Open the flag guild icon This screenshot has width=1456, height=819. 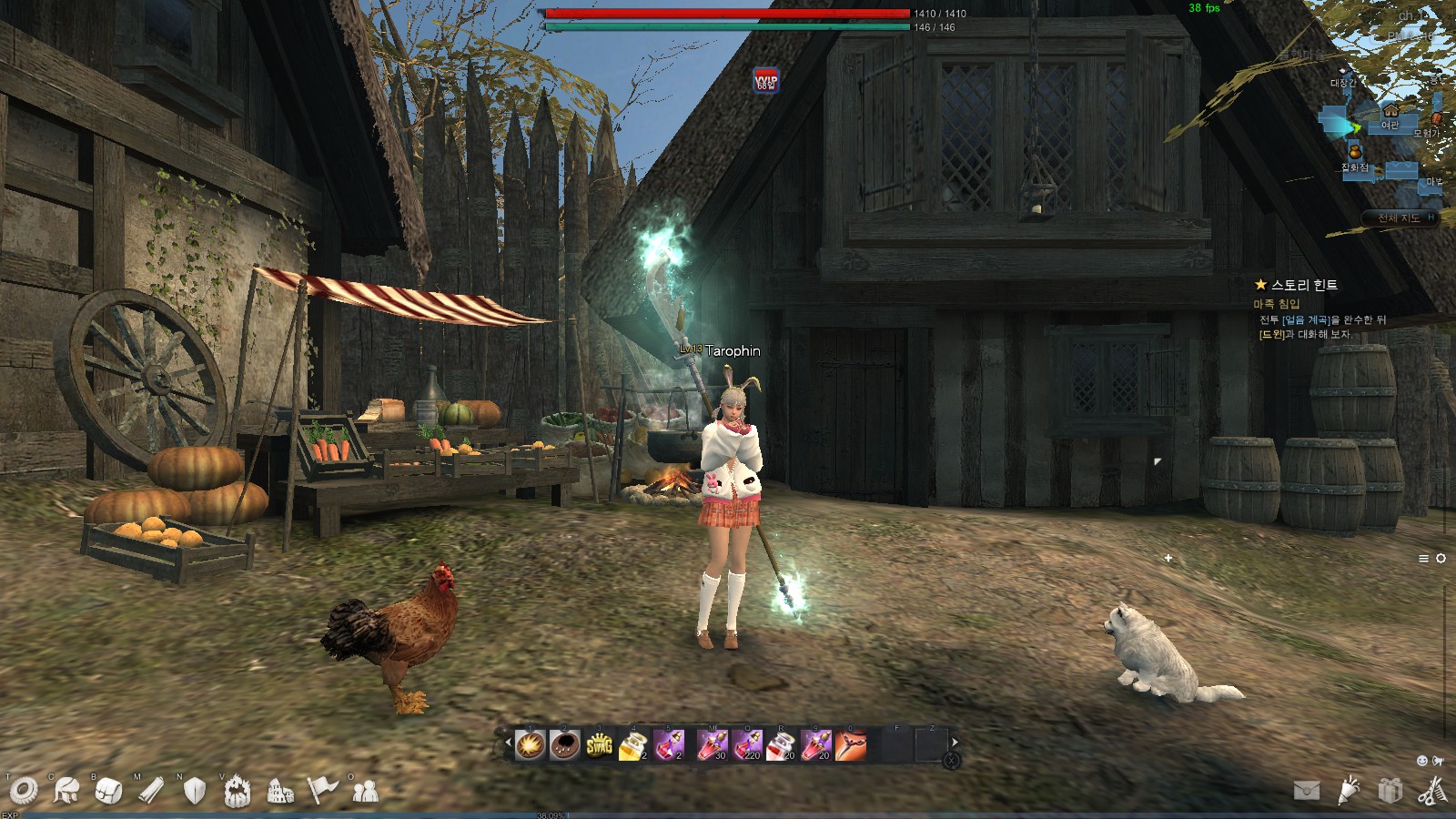click(322, 790)
